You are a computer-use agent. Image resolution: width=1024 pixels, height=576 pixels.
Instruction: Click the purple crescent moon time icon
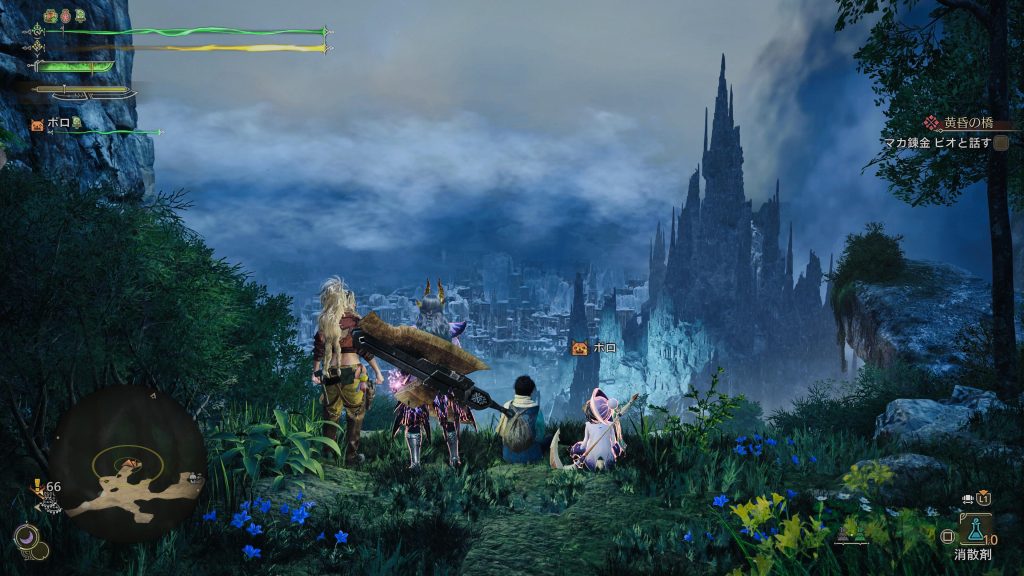click(27, 538)
